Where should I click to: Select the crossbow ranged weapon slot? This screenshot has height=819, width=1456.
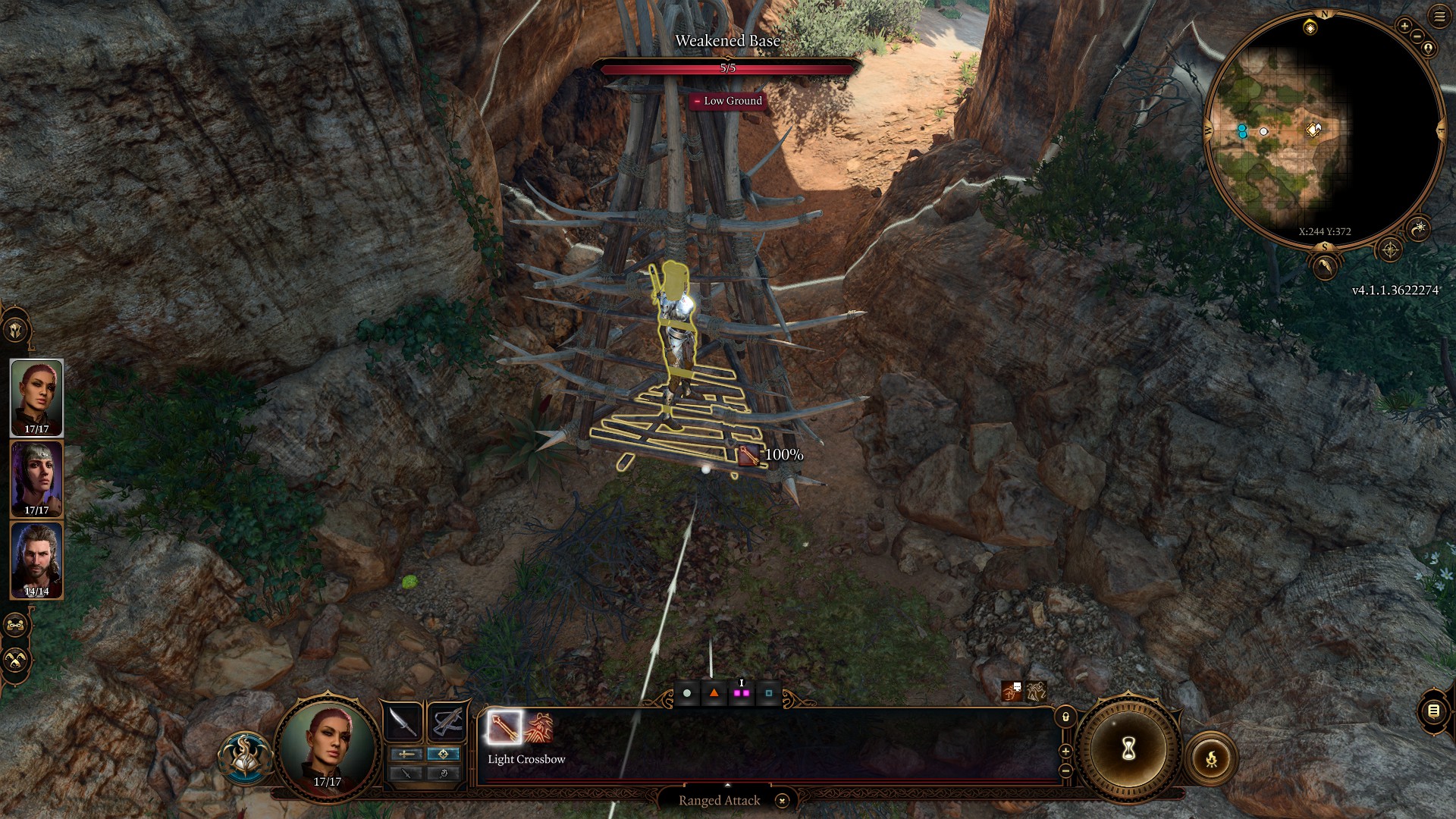pos(447,722)
